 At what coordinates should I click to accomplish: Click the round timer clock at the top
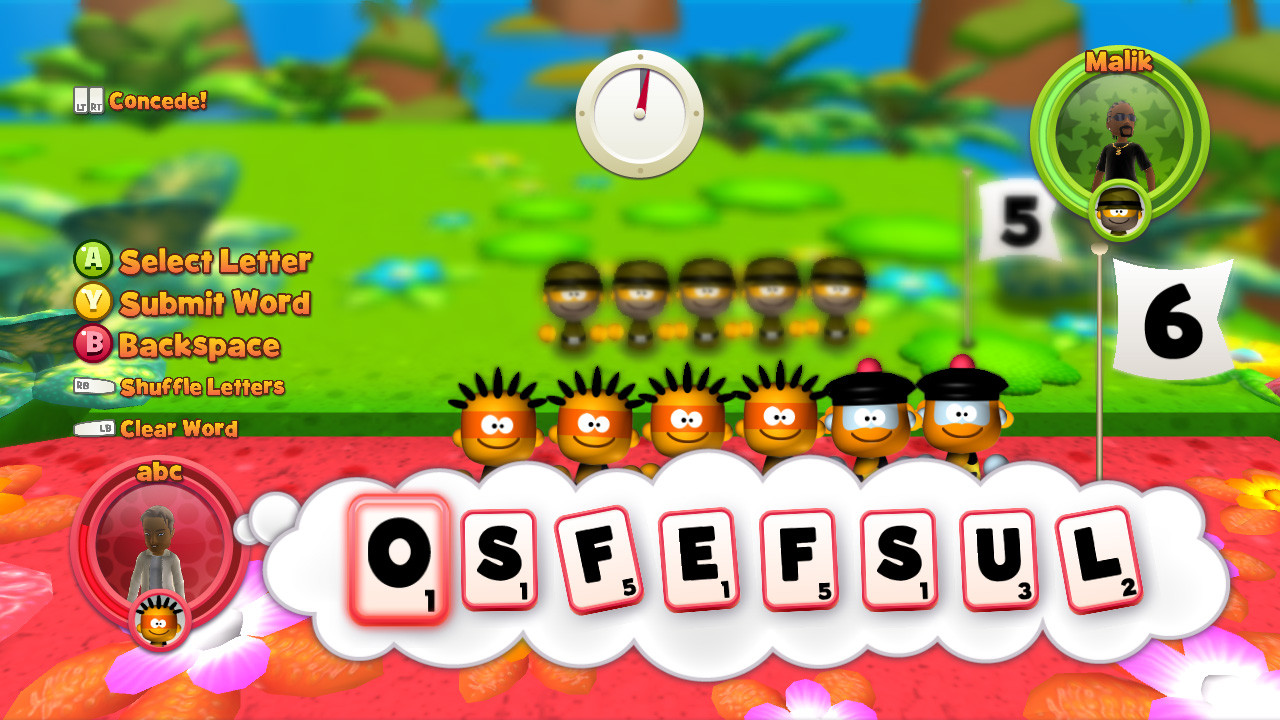point(638,113)
